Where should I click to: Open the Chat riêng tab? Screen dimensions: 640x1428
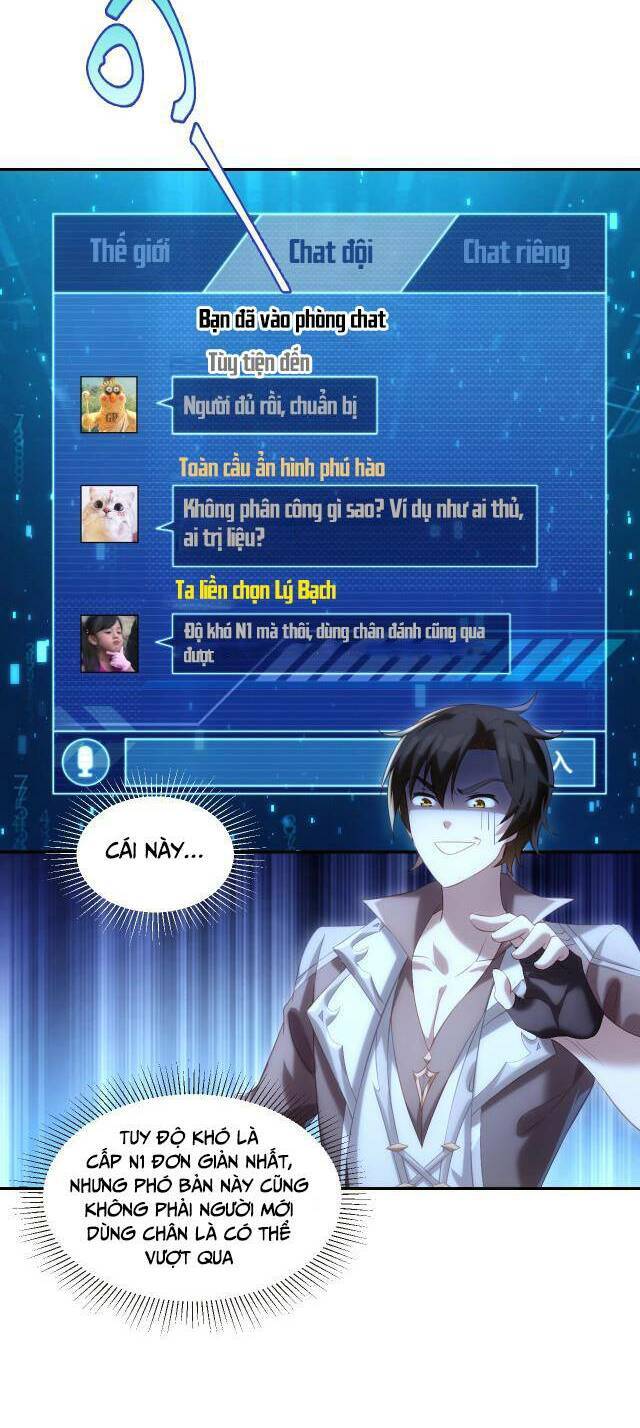coord(516,253)
